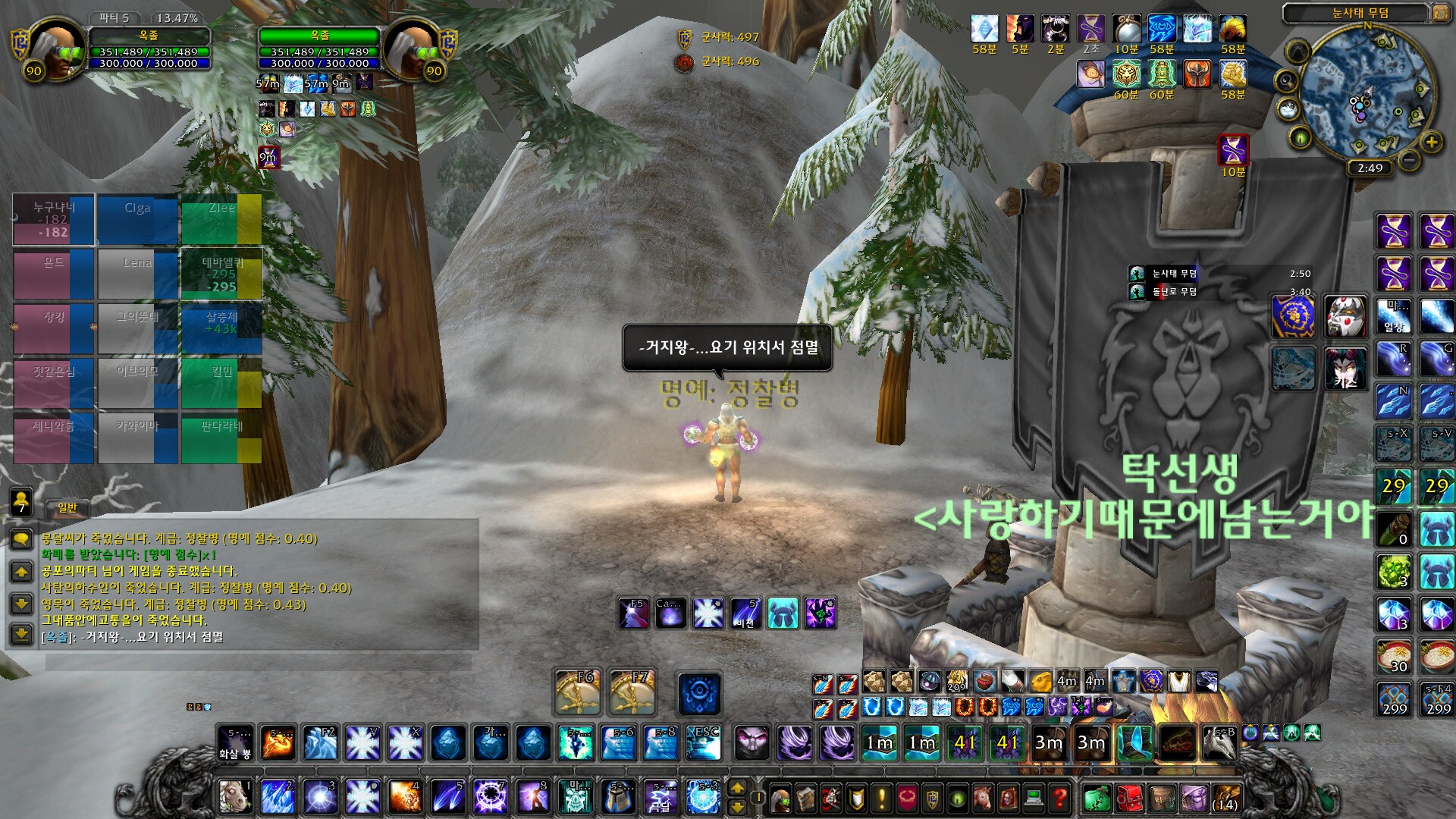Viewport: 1456px width, 819px height.
Task: Open the spellbook scroll icon in micro menu
Action: tap(805, 797)
